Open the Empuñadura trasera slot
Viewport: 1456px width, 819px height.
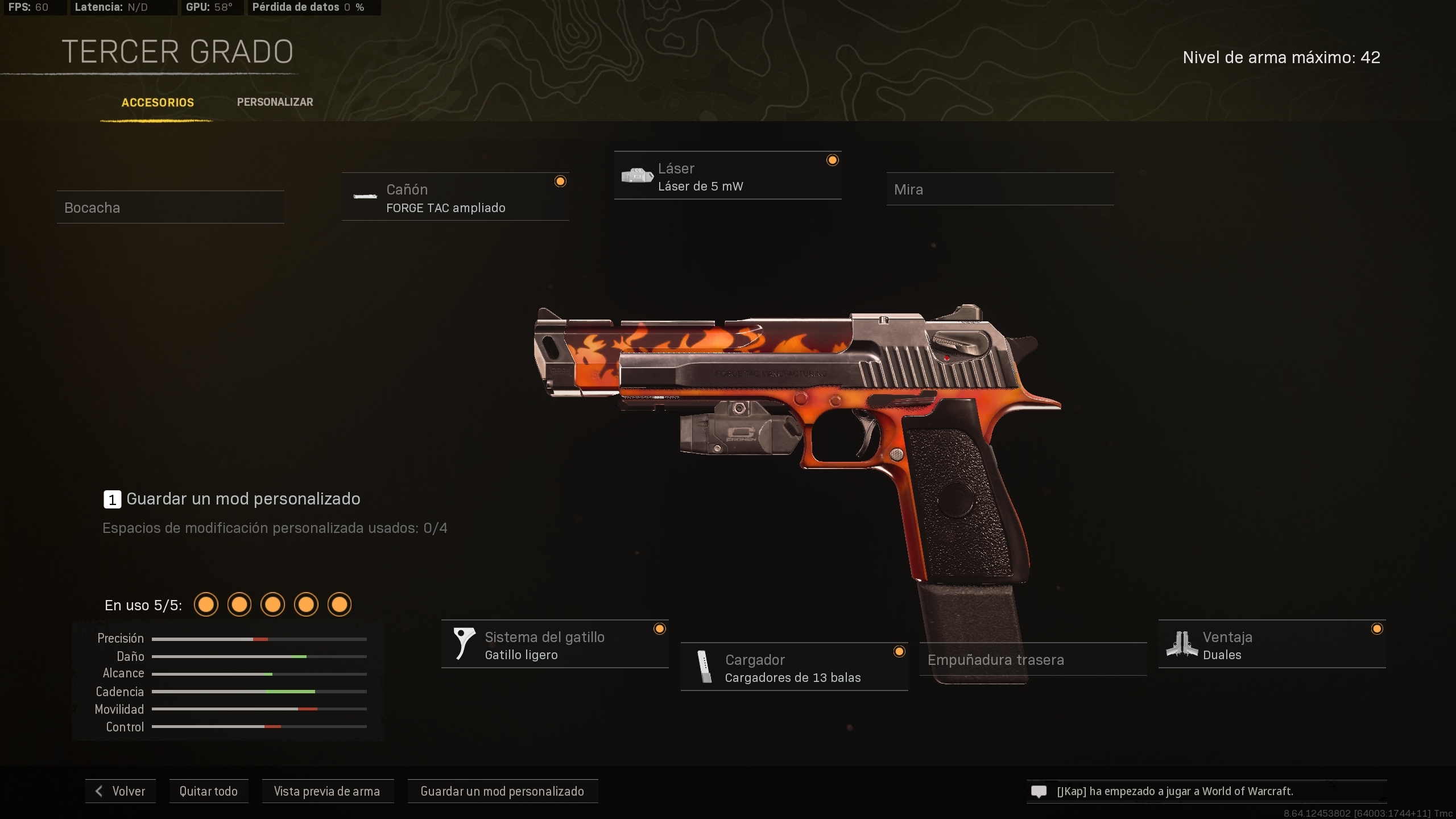1033,659
